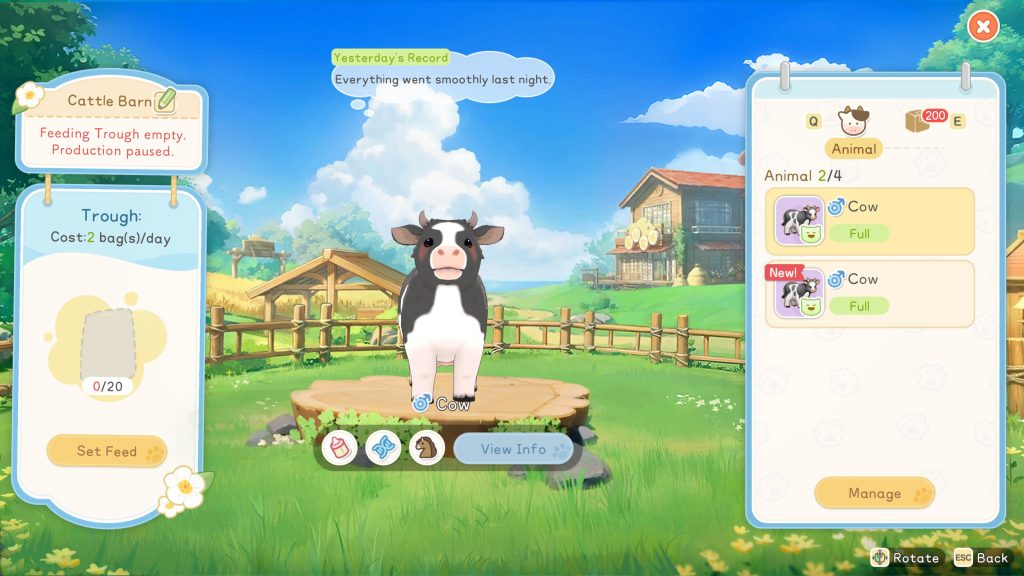Tap the brown horse head icon
Viewport: 1024px width, 576px height.
pyautogui.click(x=427, y=448)
